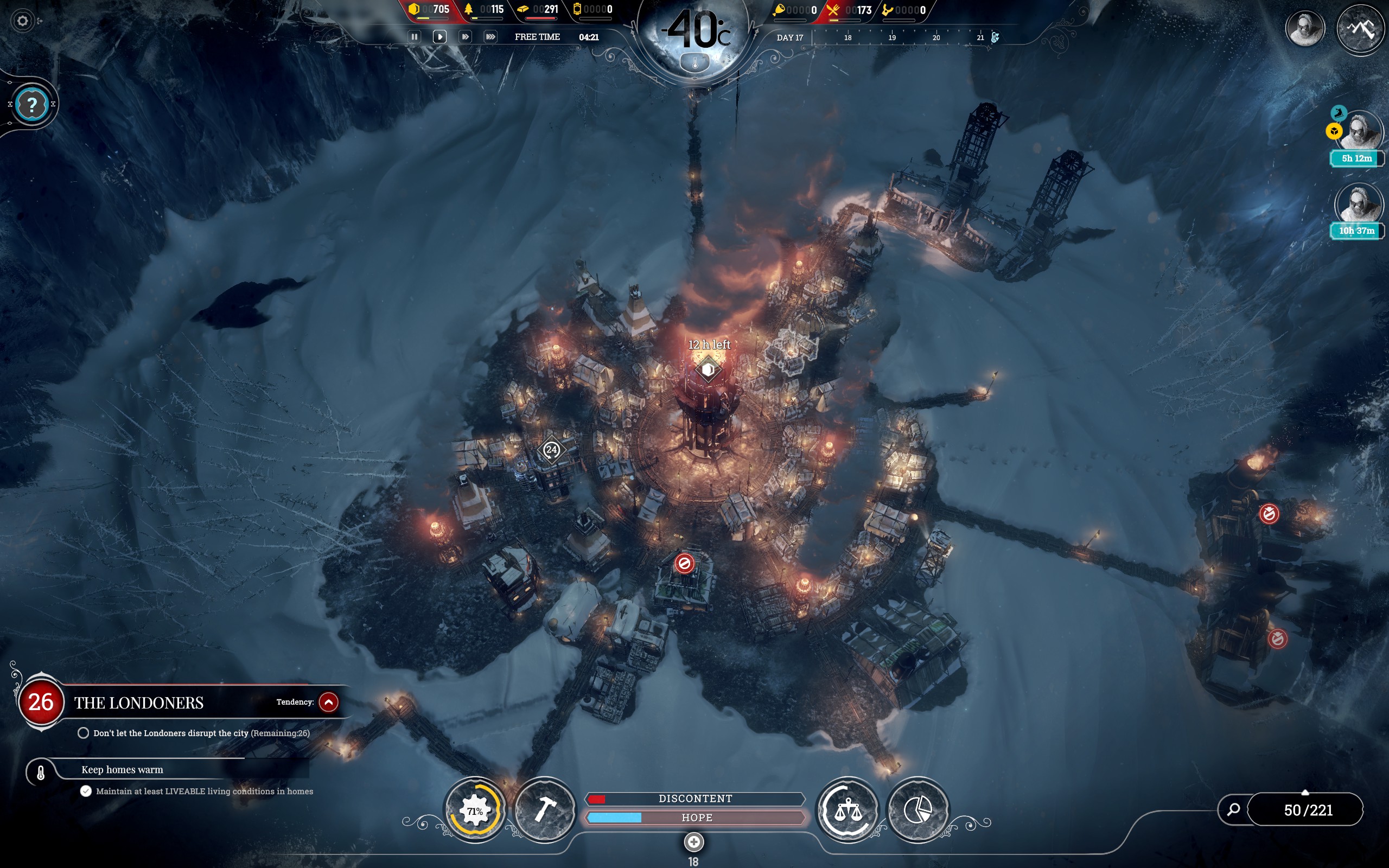The width and height of the screenshot is (1389, 868).
Task: Click the round plus button below Hope
Action: (x=693, y=842)
